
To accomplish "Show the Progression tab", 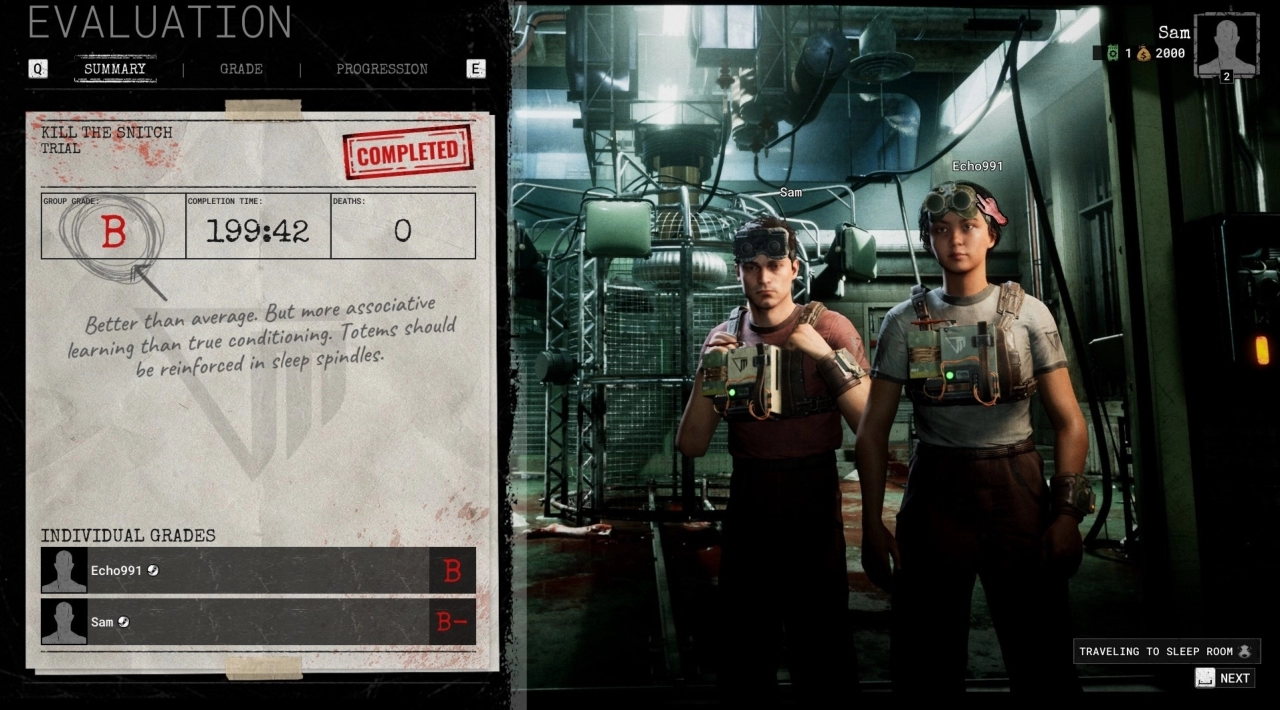I will click(x=381, y=69).
